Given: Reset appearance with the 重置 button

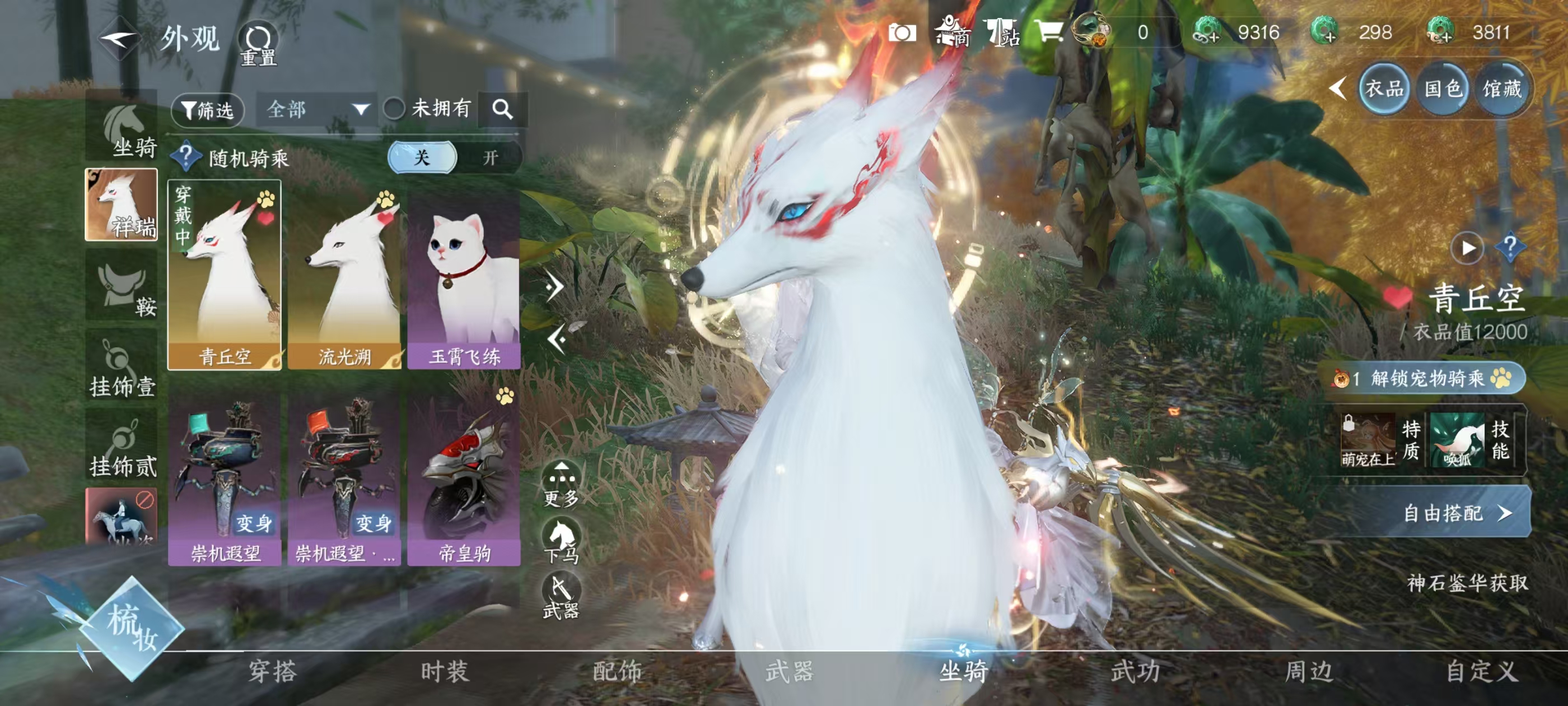Looking at the screenshot, I should coord(258,44).
